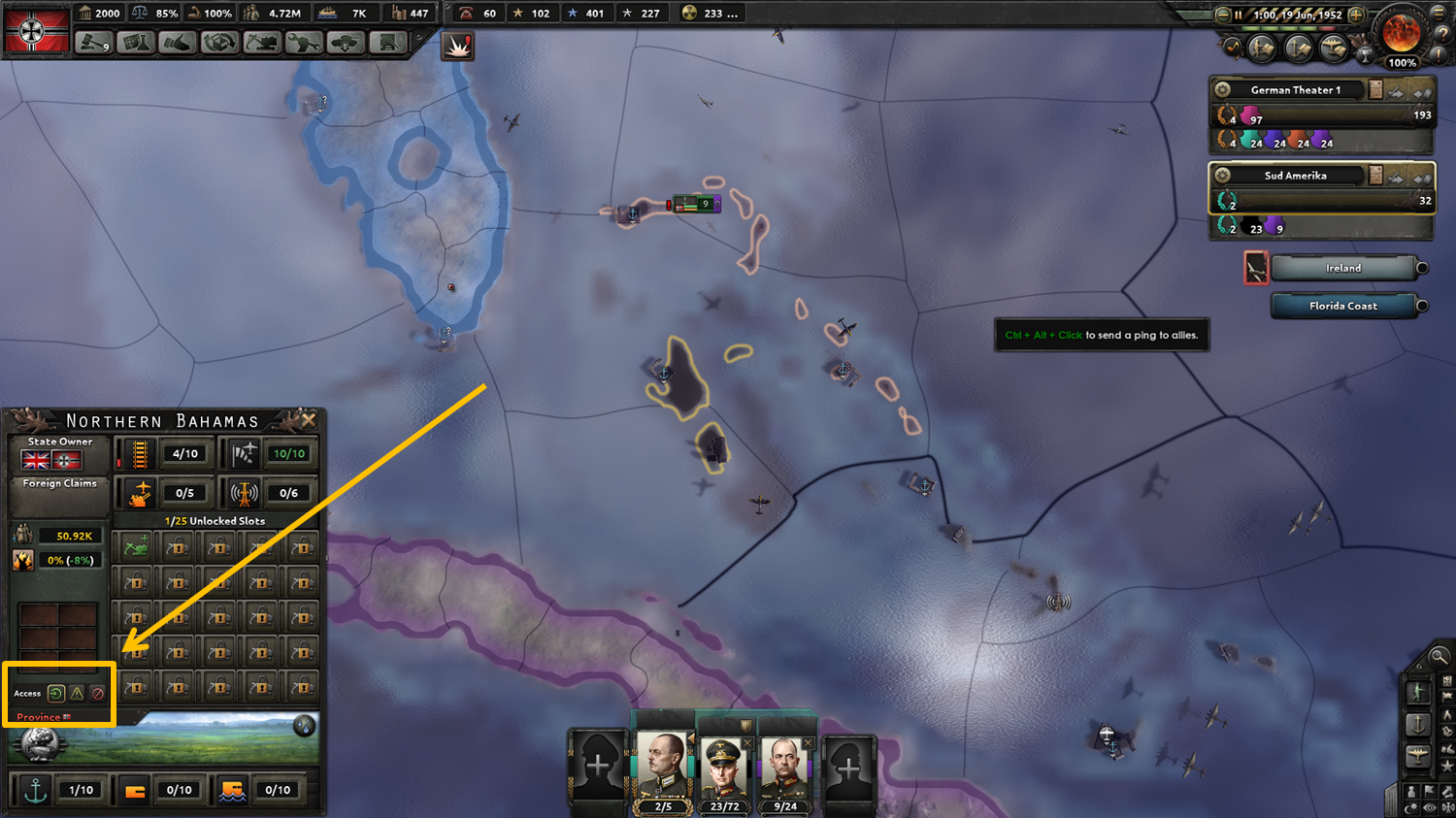Open help via the question mark button
Viewport: 1456px width, 818px height.
[x=1443, y=34]
